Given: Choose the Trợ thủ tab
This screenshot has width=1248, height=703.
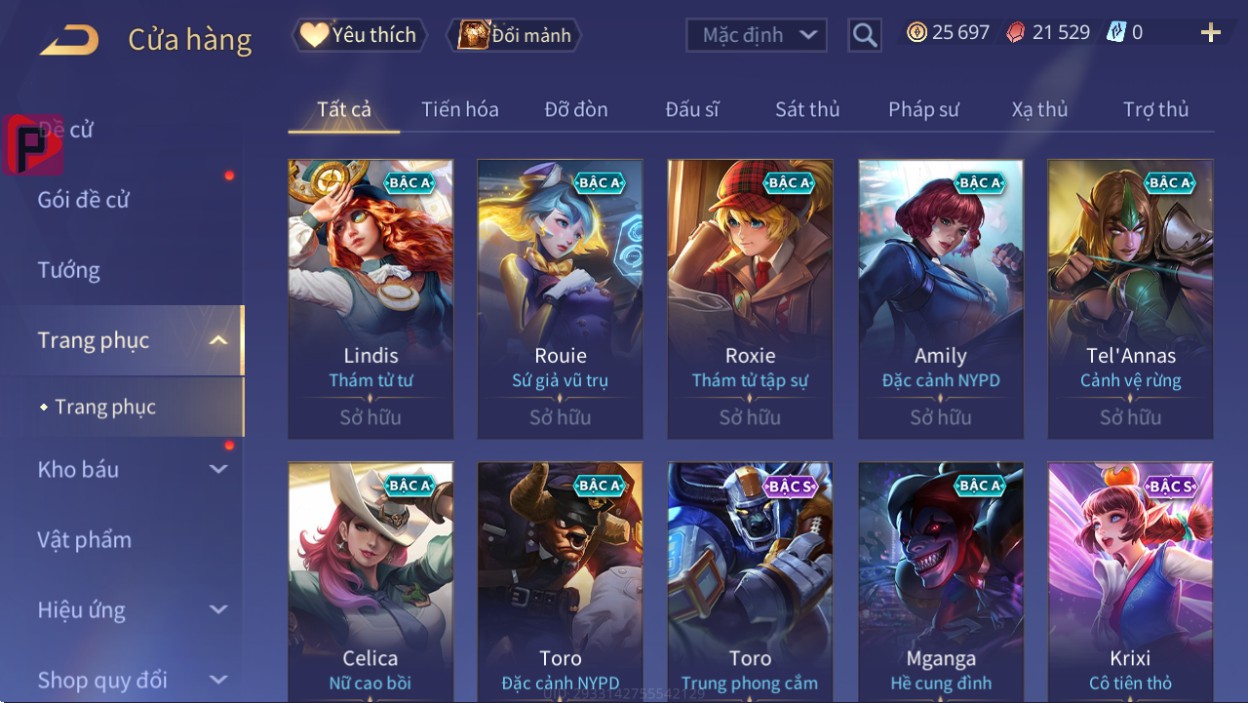Looking at the screenshot, I should pyautogui.click(x=1155, y=109).
